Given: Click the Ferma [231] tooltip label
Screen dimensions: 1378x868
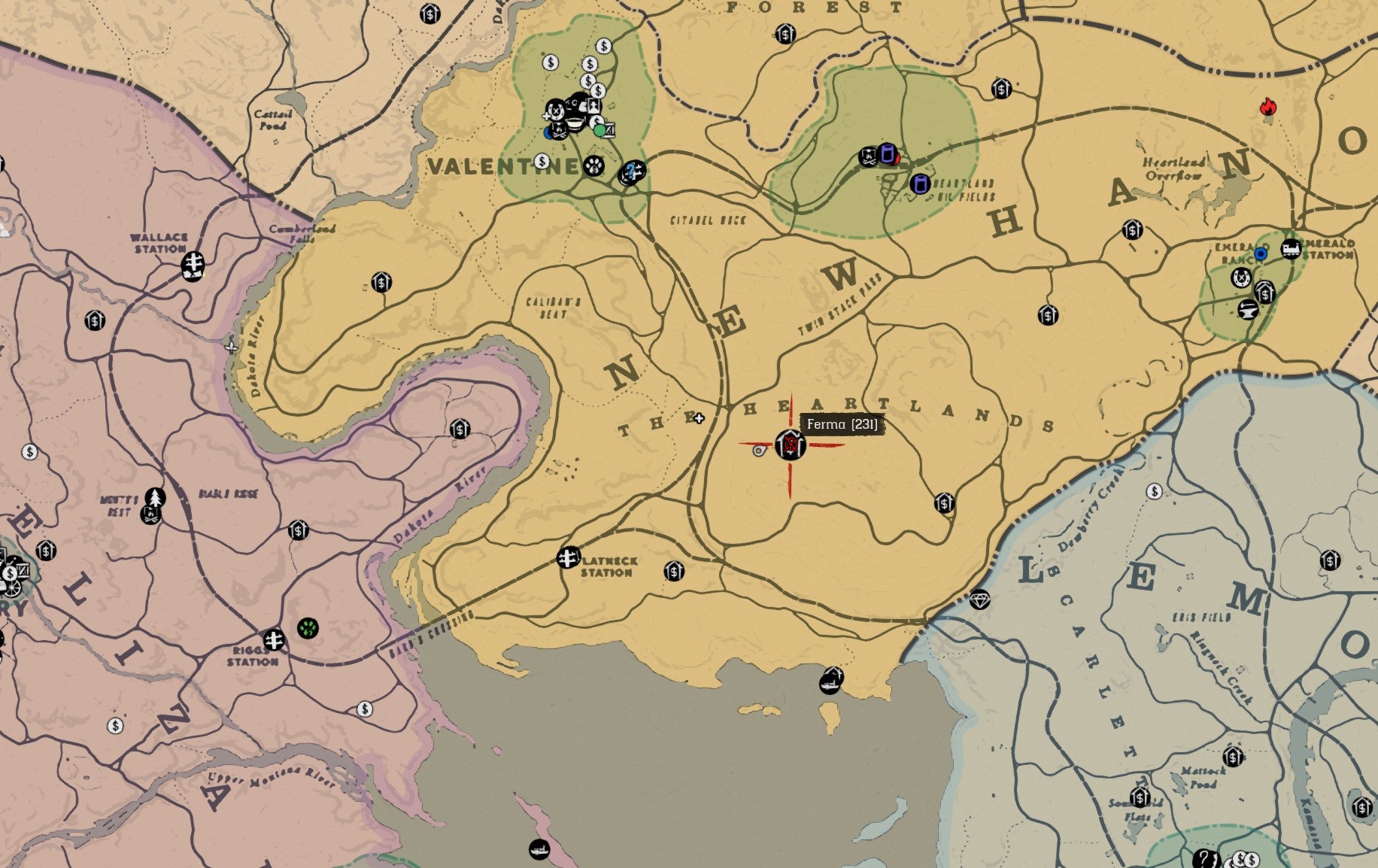Looking at the screenshot, I should coord(841,426).
